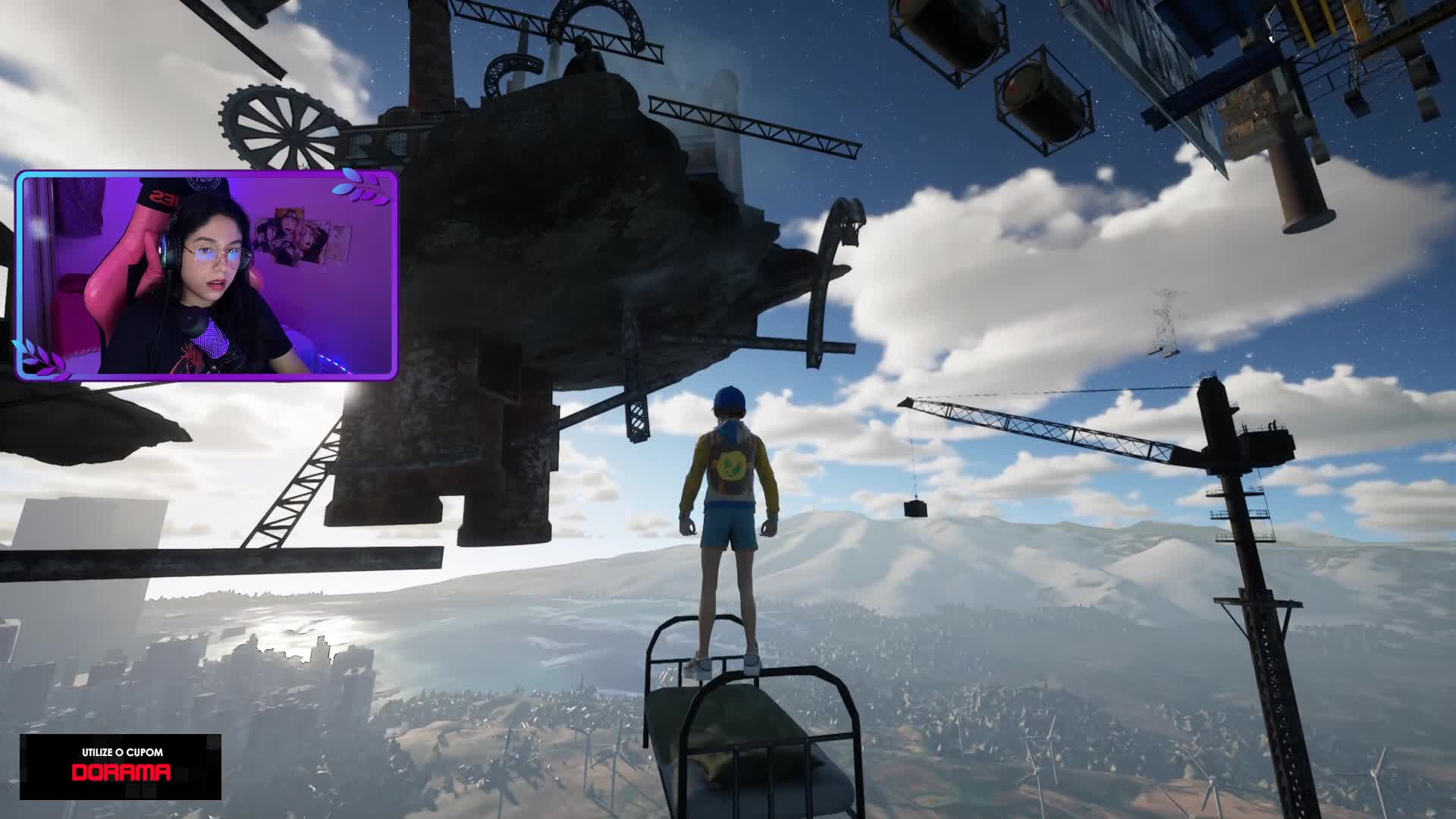1456x819 pixels.
Task: Click the streamer webcam overlay
Action: [206, 275]
